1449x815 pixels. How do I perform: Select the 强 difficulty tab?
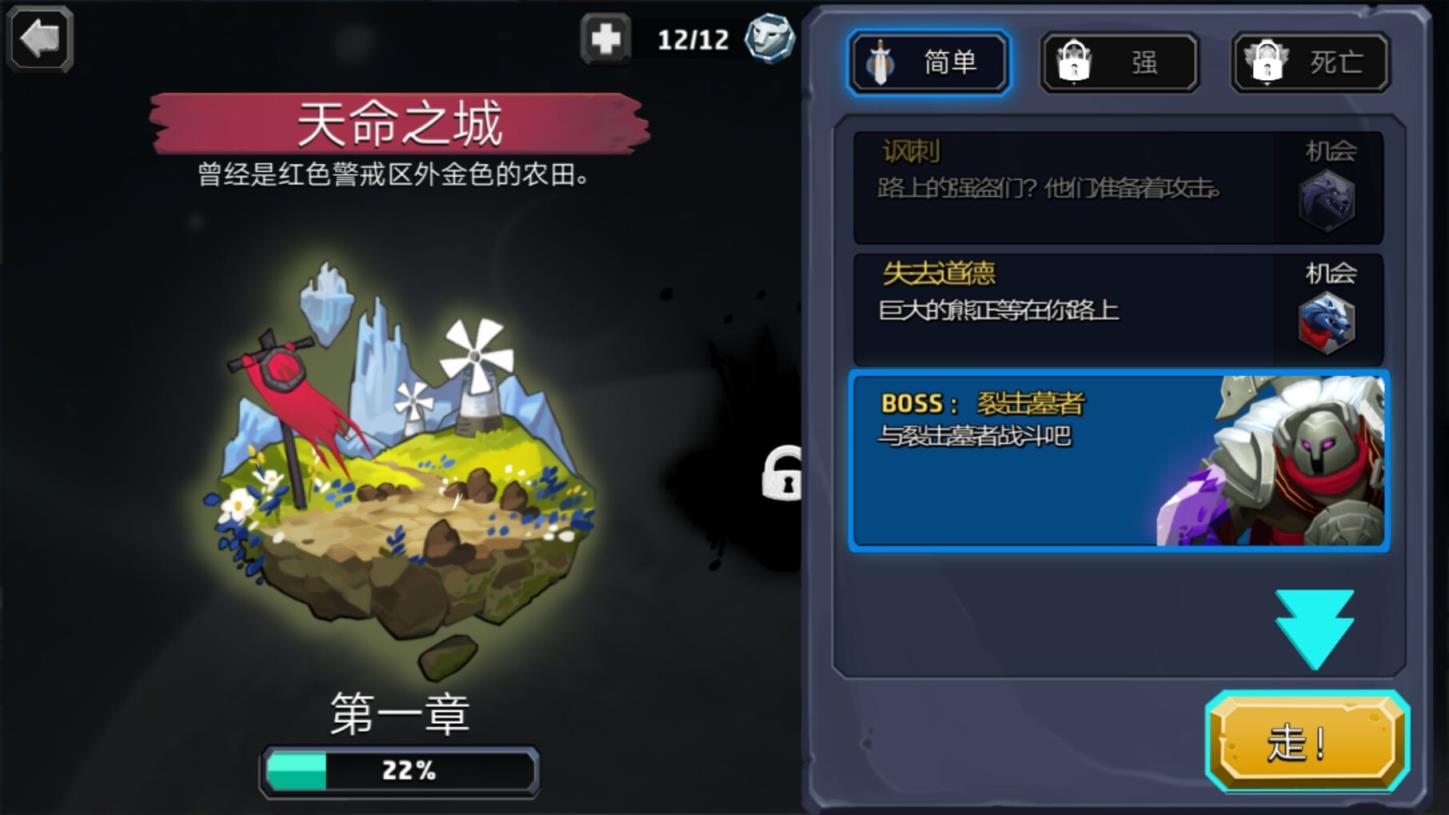pos(1118,61)
